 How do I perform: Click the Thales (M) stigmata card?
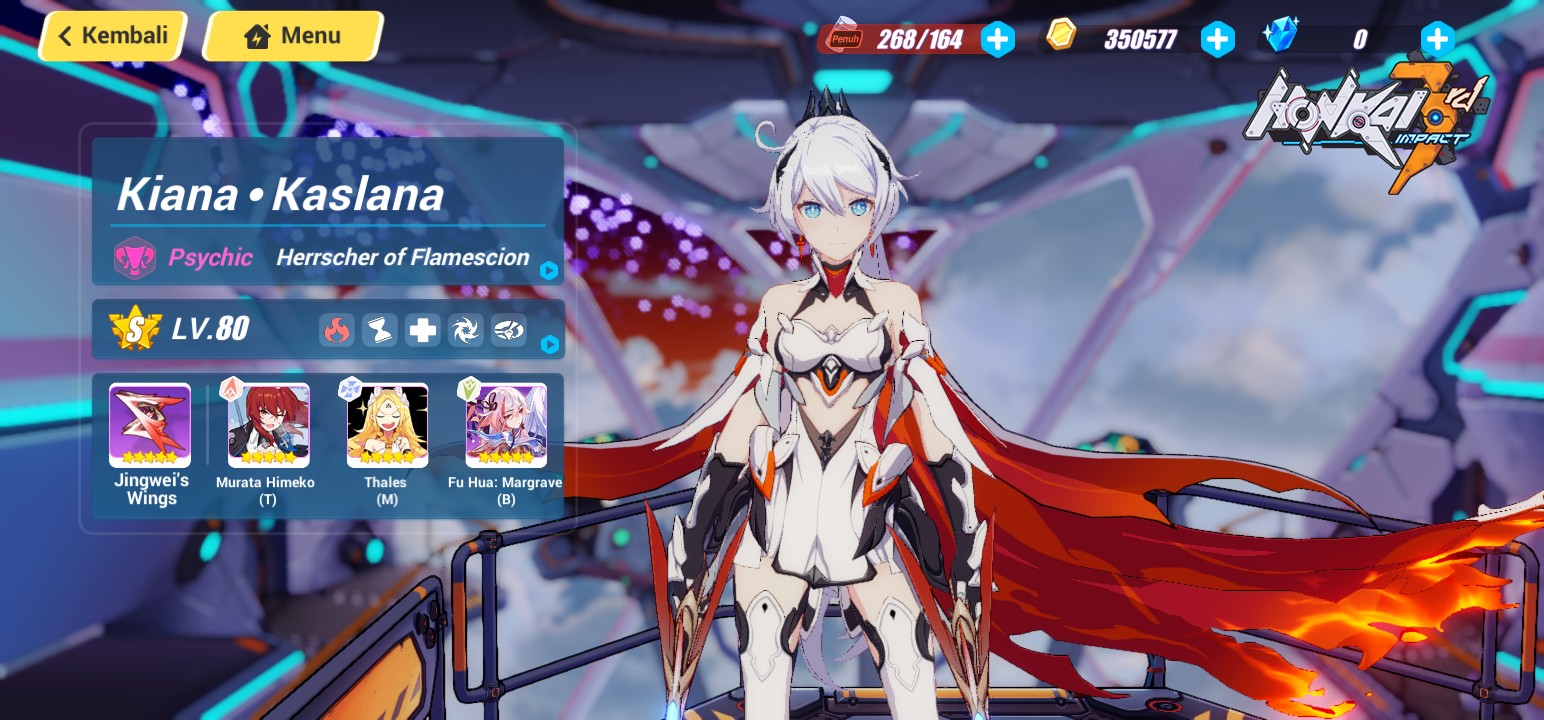[x=387, y=425]
